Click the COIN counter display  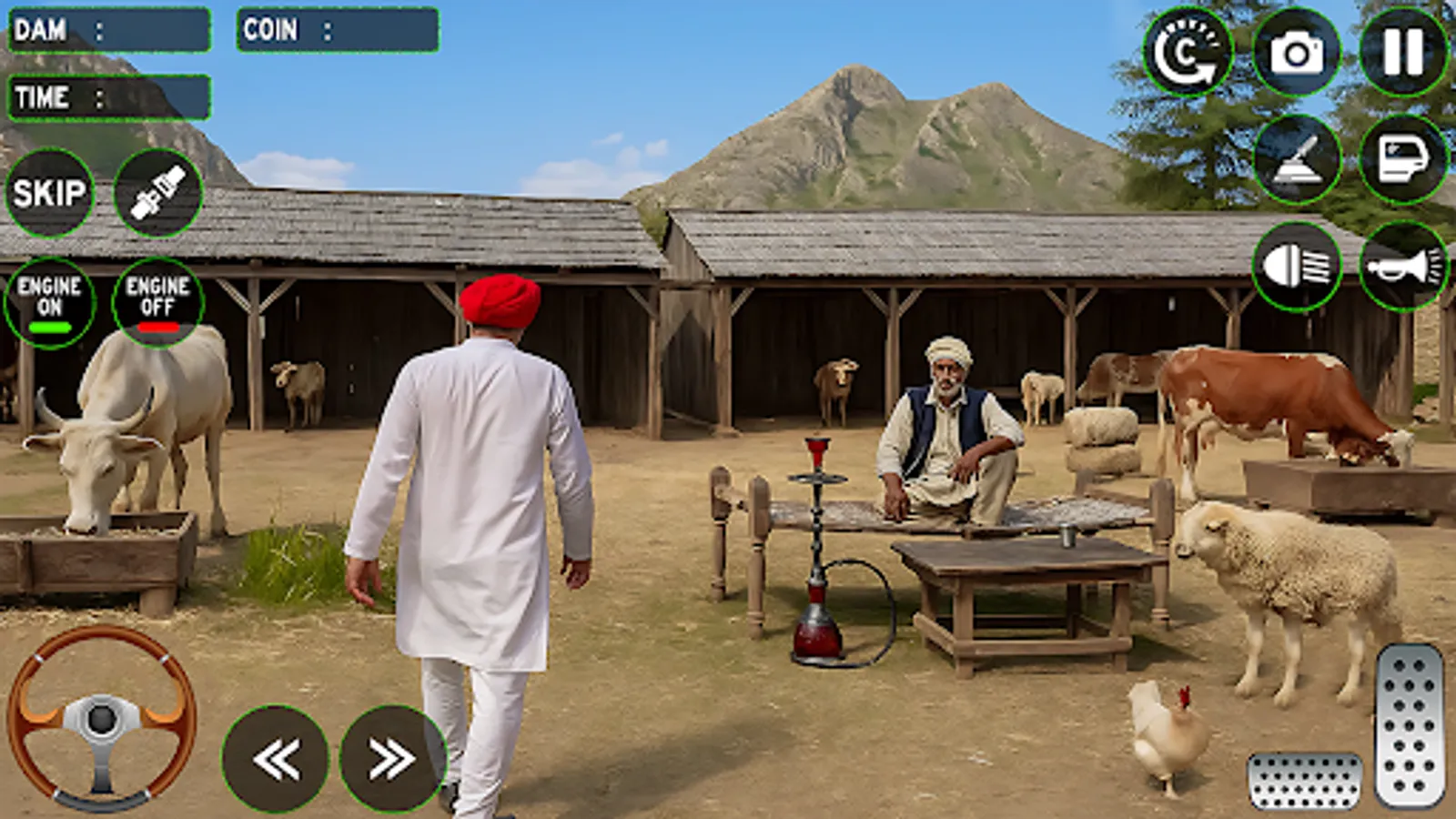pos(337,30)
